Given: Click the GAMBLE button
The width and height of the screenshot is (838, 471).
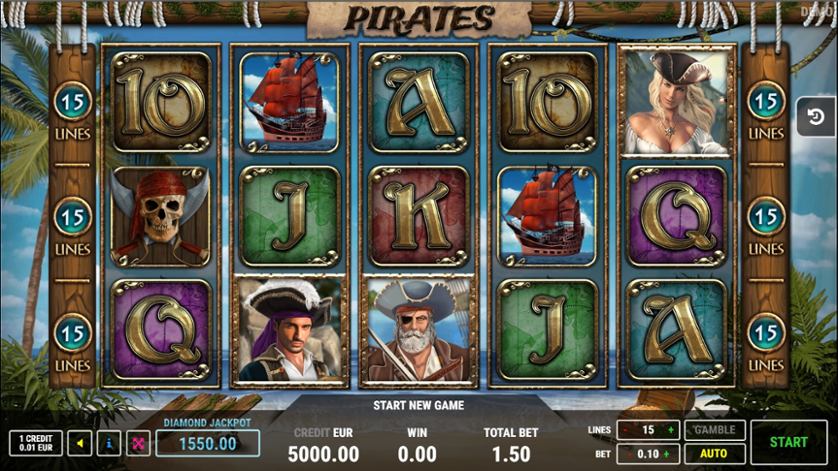Looking at the screenshot, I should coord(714,430).
